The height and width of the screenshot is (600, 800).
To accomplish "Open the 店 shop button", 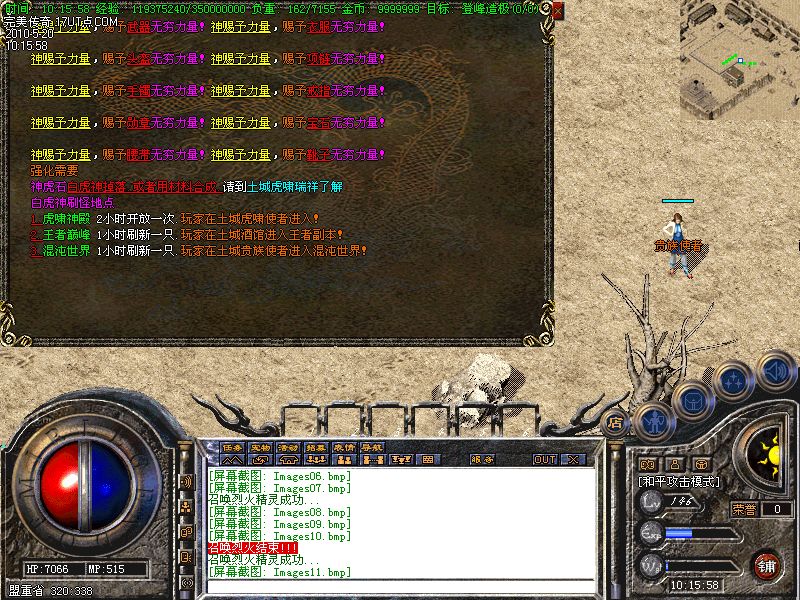I will [615, 422].
